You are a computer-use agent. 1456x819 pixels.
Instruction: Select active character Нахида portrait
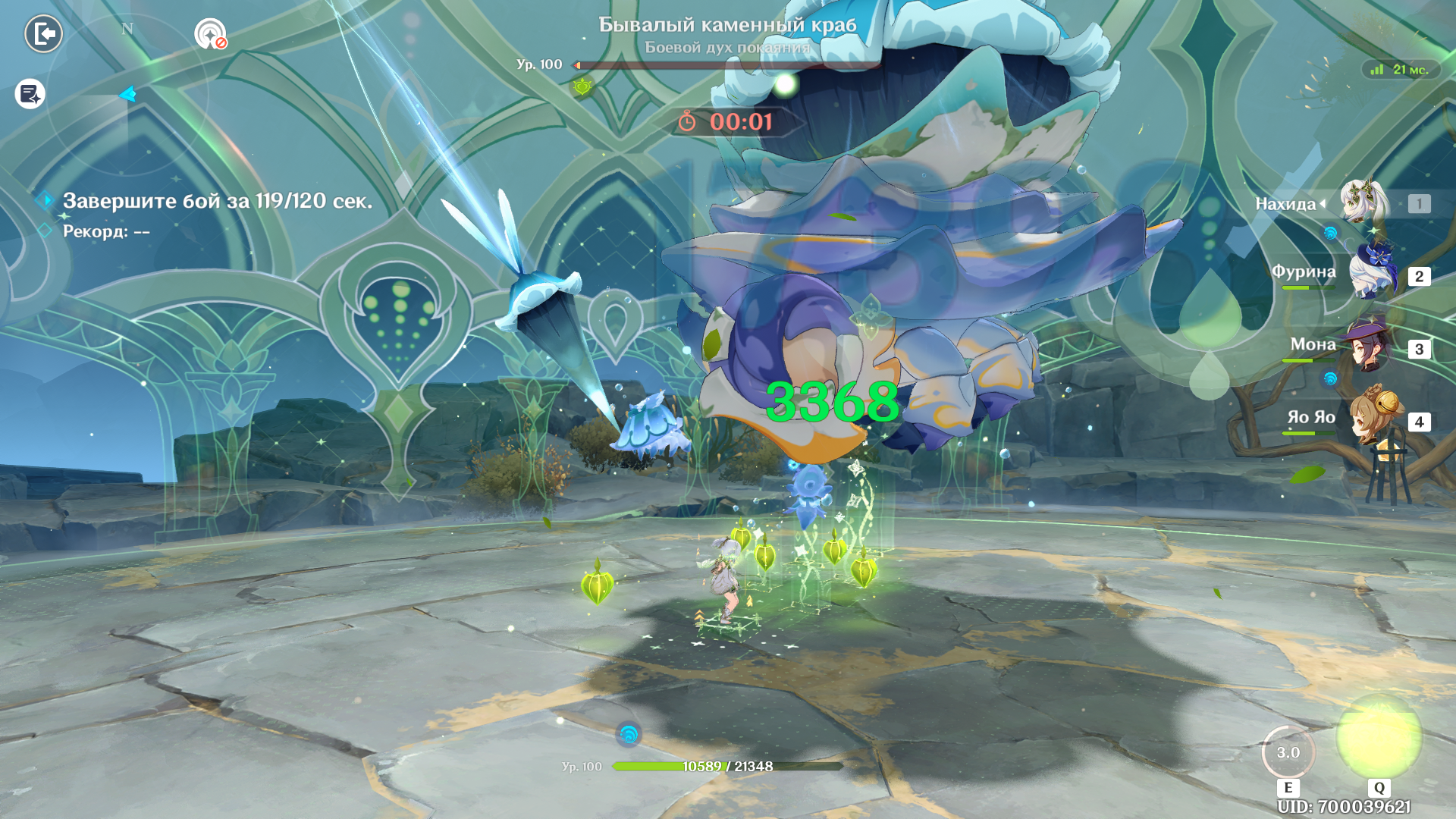(x=1363, y=202)
